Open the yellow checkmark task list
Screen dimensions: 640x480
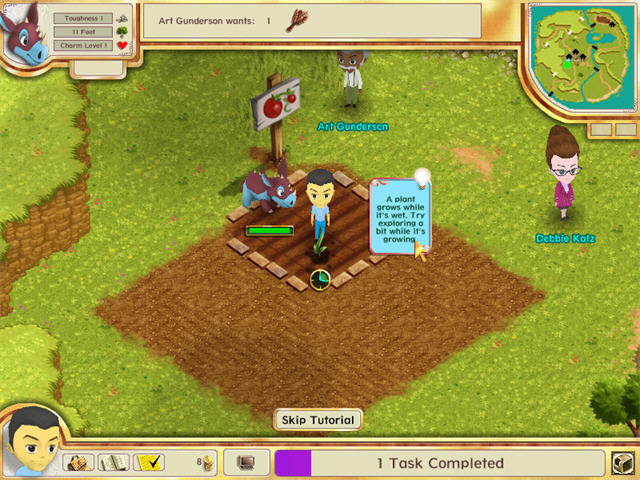[x=150, y=463]
